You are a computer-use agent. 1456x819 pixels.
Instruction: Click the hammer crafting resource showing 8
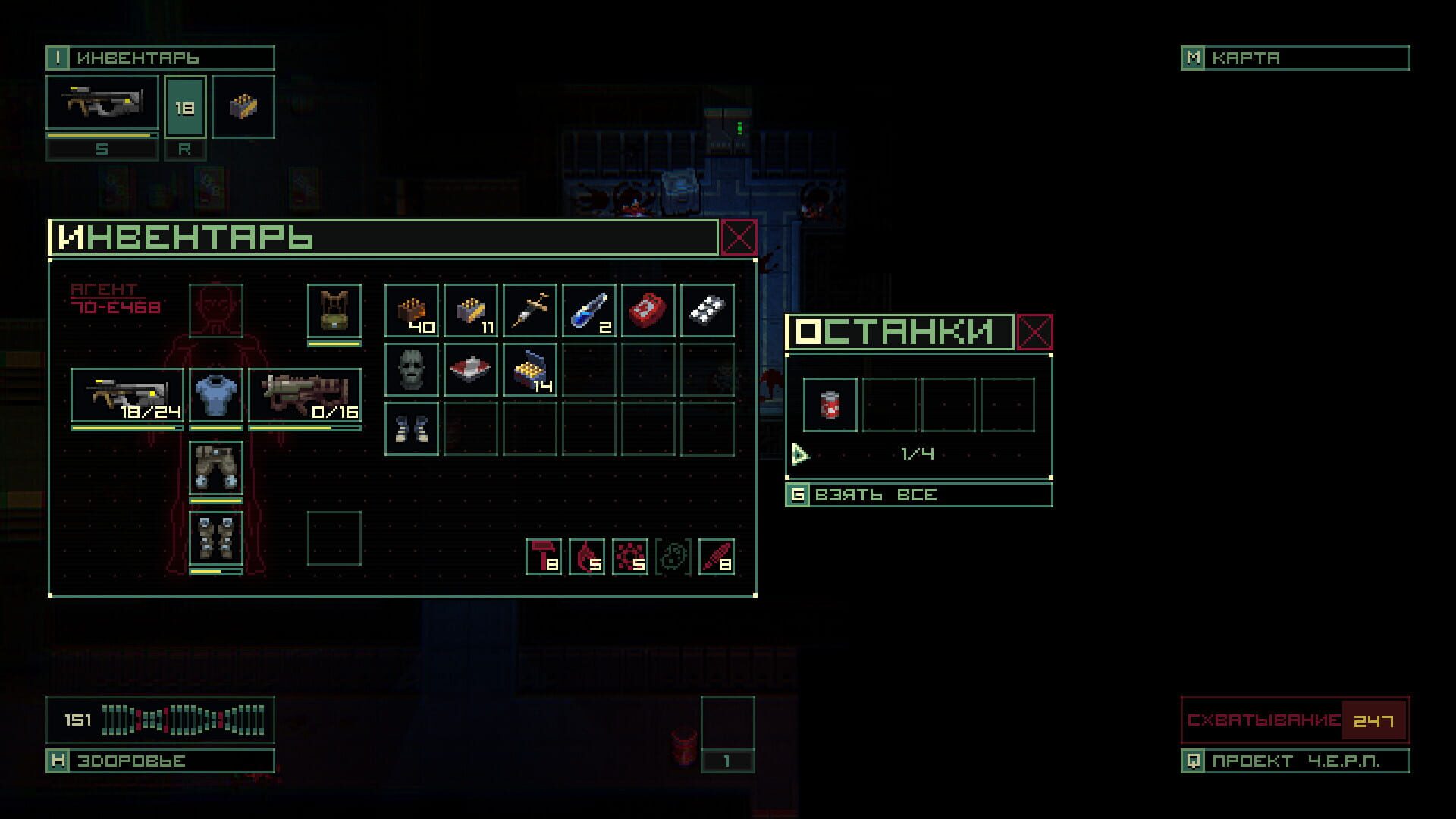543,557
